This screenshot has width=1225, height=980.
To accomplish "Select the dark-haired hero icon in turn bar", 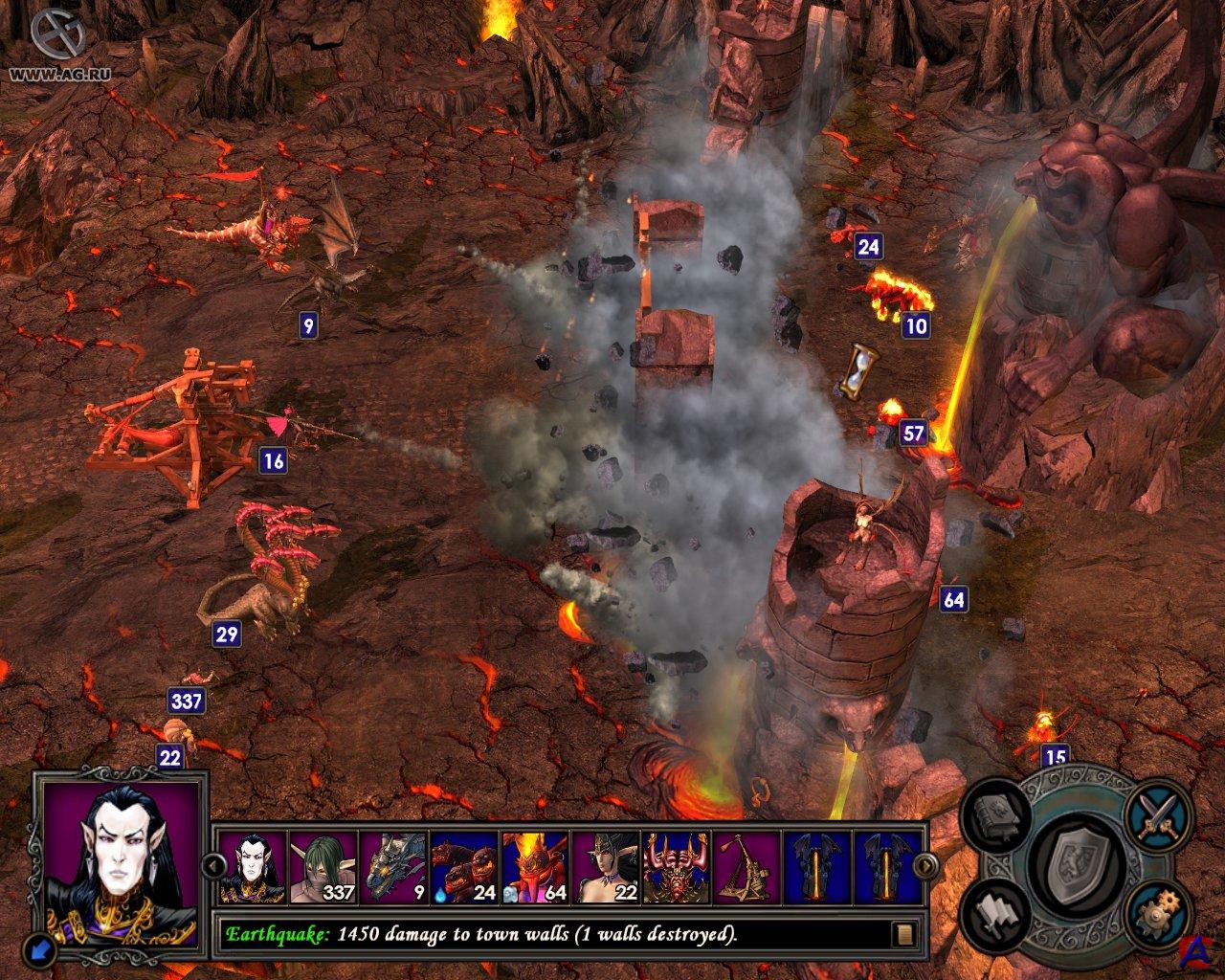I will point(253,867).
